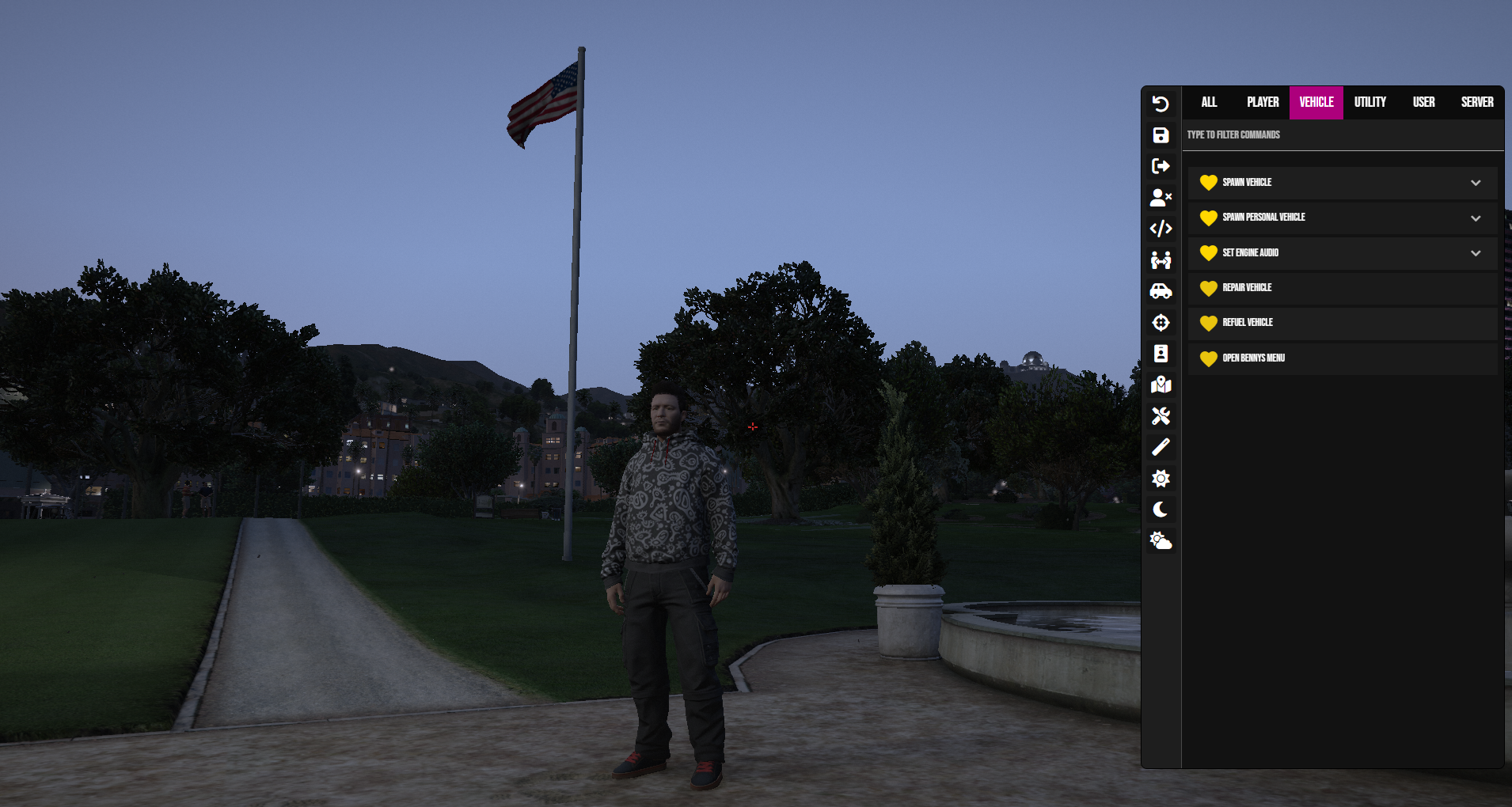The width and height of the screenshot is (1512, 807).
Task: Toggle the heart next to Refuel Vehicle
Action: coord(1209,323)
